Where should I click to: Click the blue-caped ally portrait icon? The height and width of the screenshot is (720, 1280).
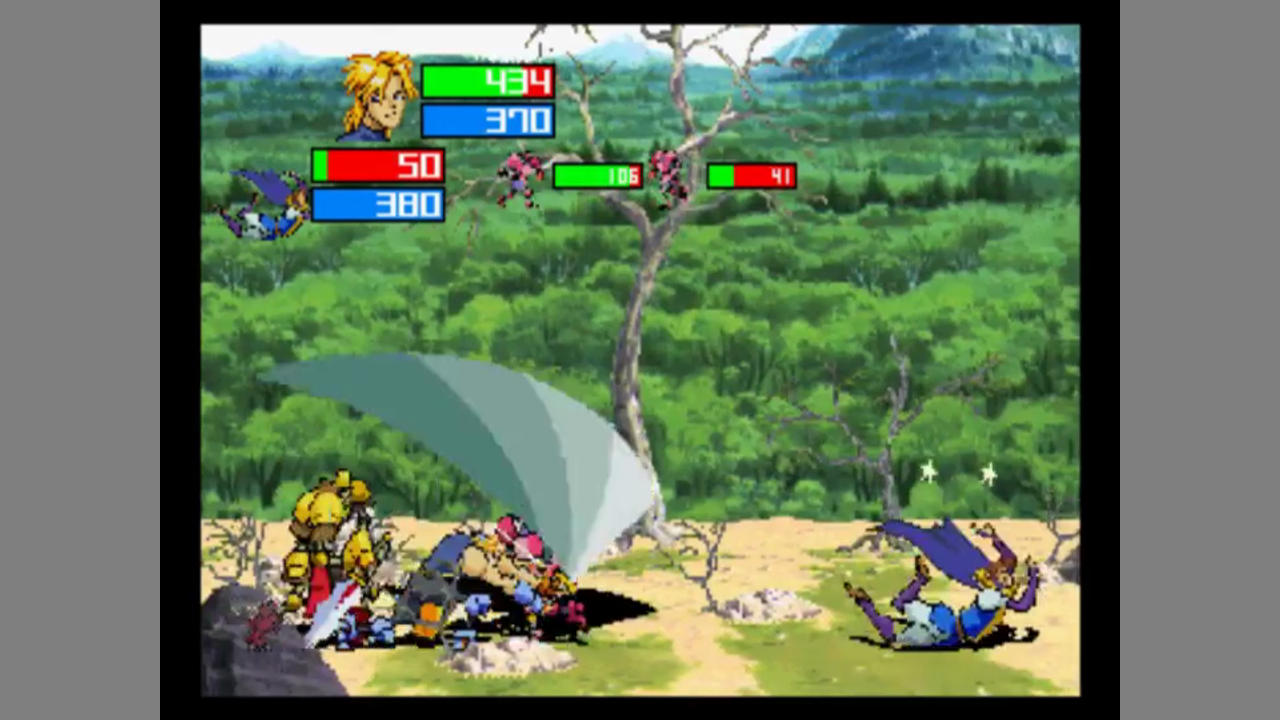(267, 204)
